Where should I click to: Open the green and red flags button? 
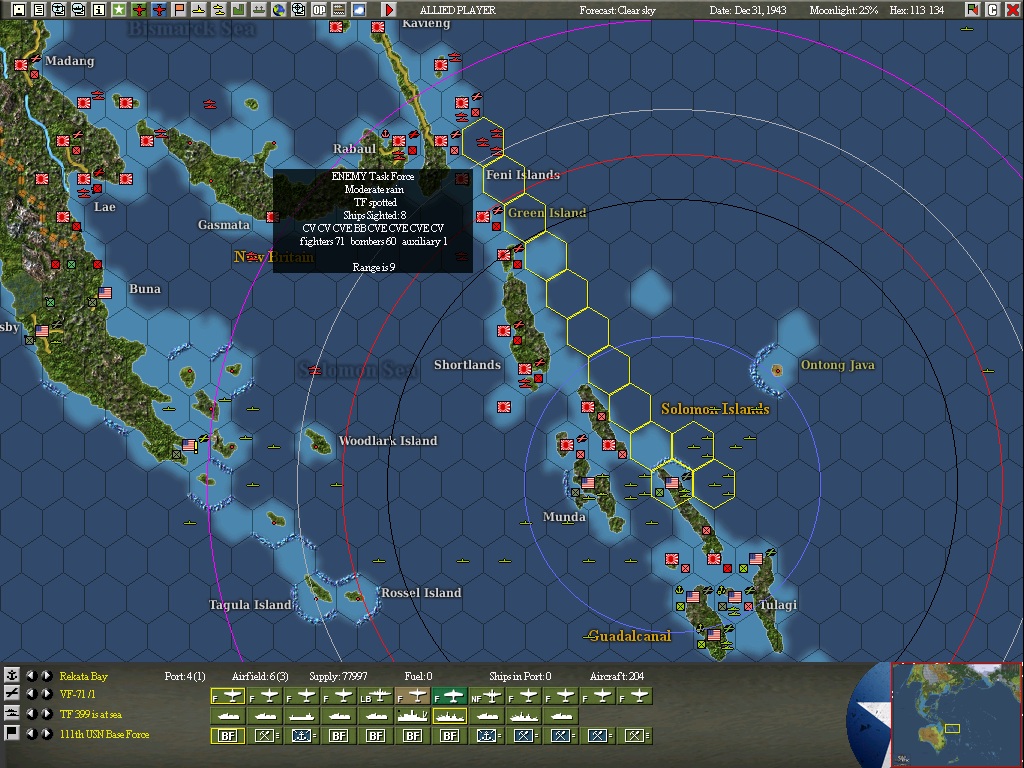click(973, 10)
